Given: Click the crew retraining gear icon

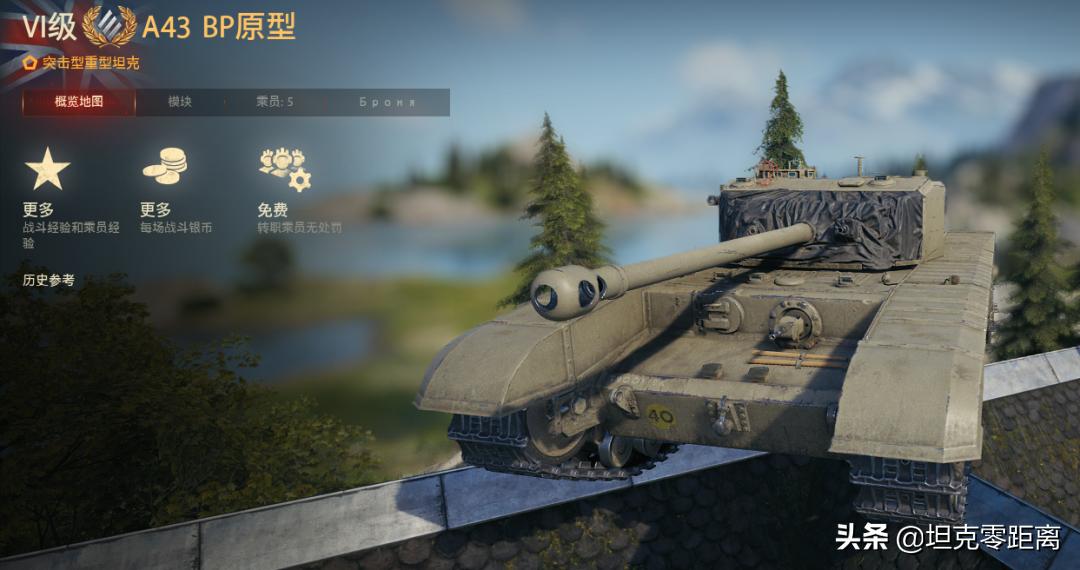Looking at the screenshot, I should (x=284, y=168).
